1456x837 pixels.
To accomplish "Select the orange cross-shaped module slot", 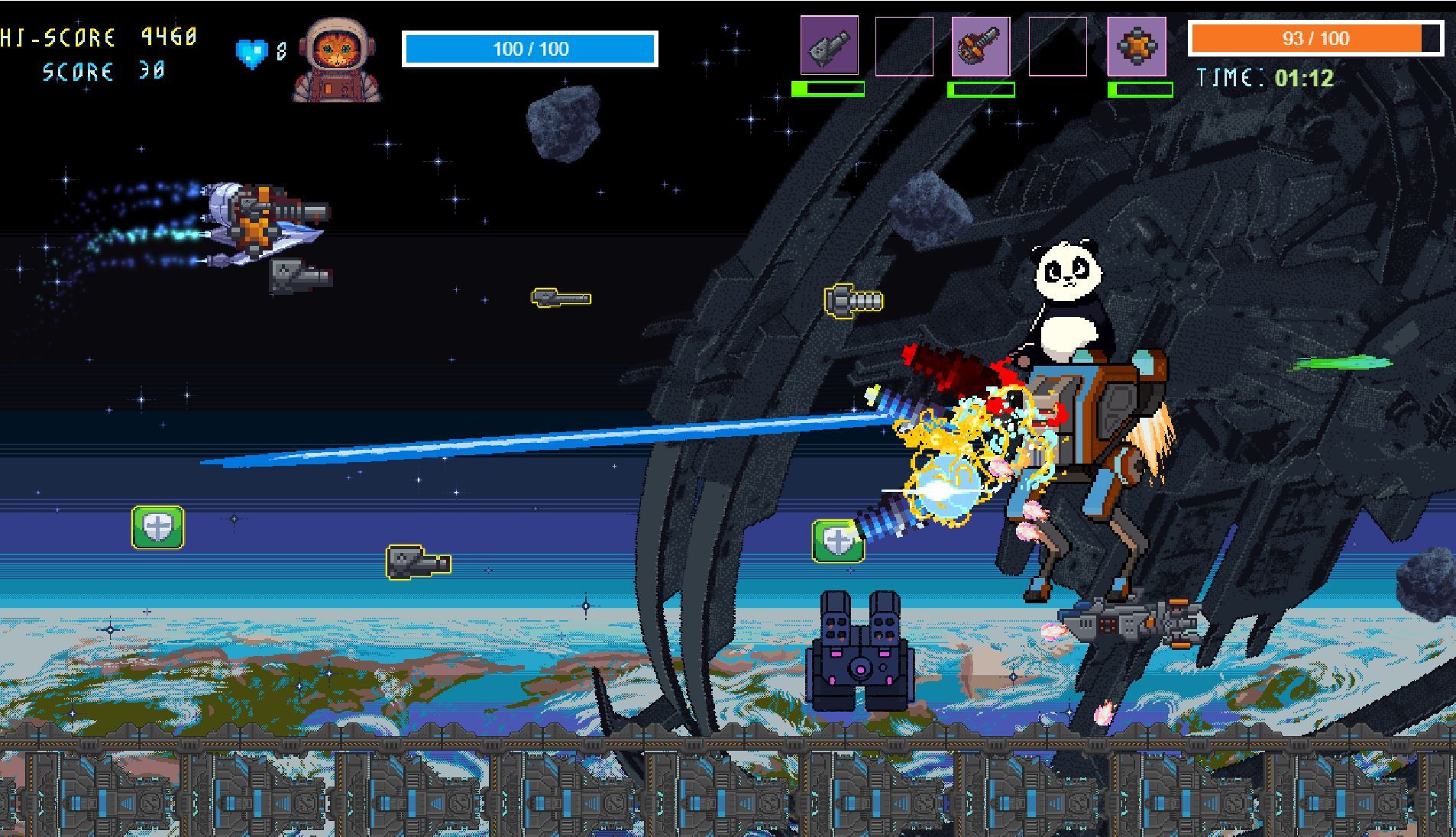I will (x=1137, y=47).
